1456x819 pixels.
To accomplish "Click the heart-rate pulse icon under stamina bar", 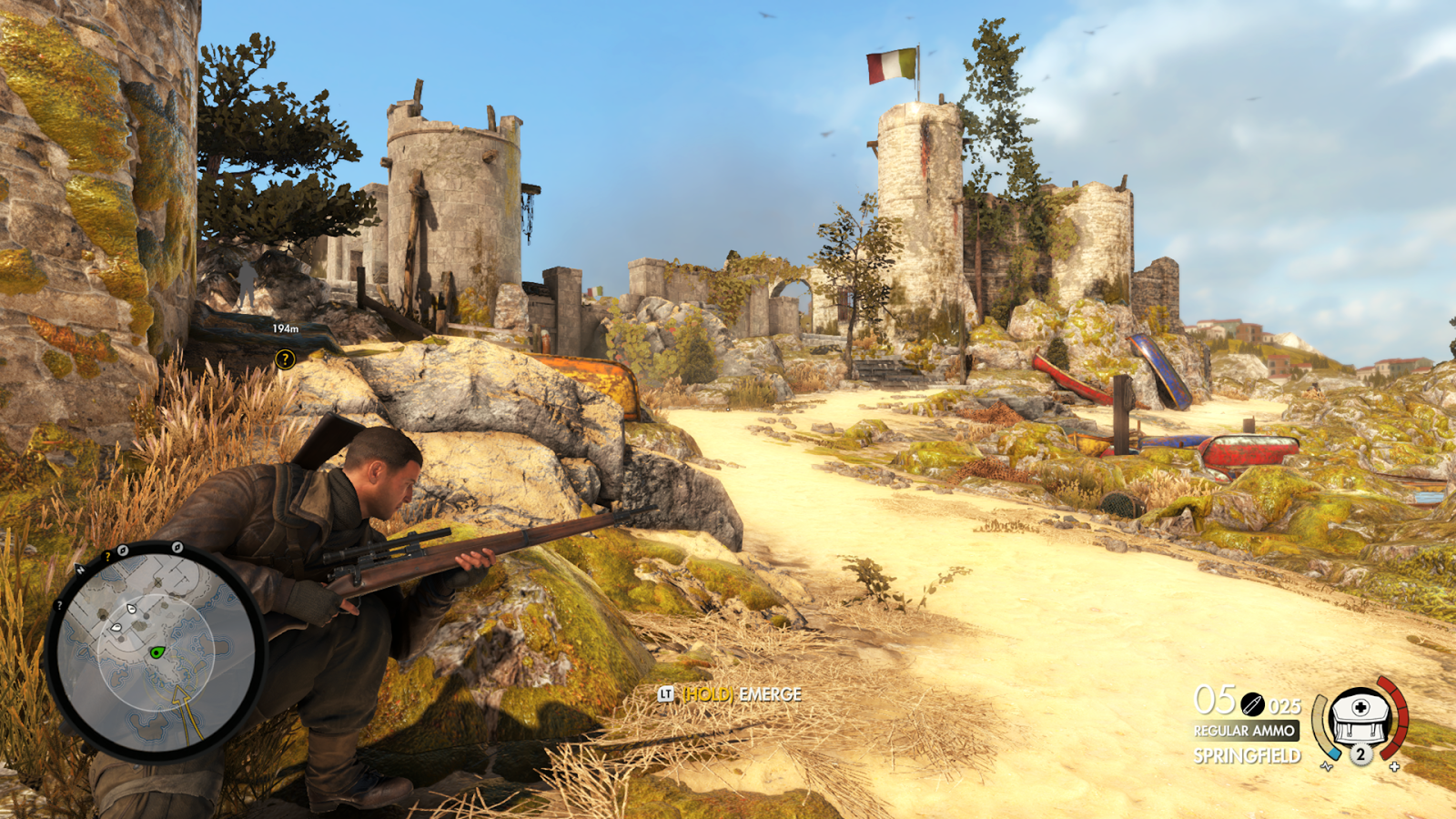I will click(x=1326, y=767).
